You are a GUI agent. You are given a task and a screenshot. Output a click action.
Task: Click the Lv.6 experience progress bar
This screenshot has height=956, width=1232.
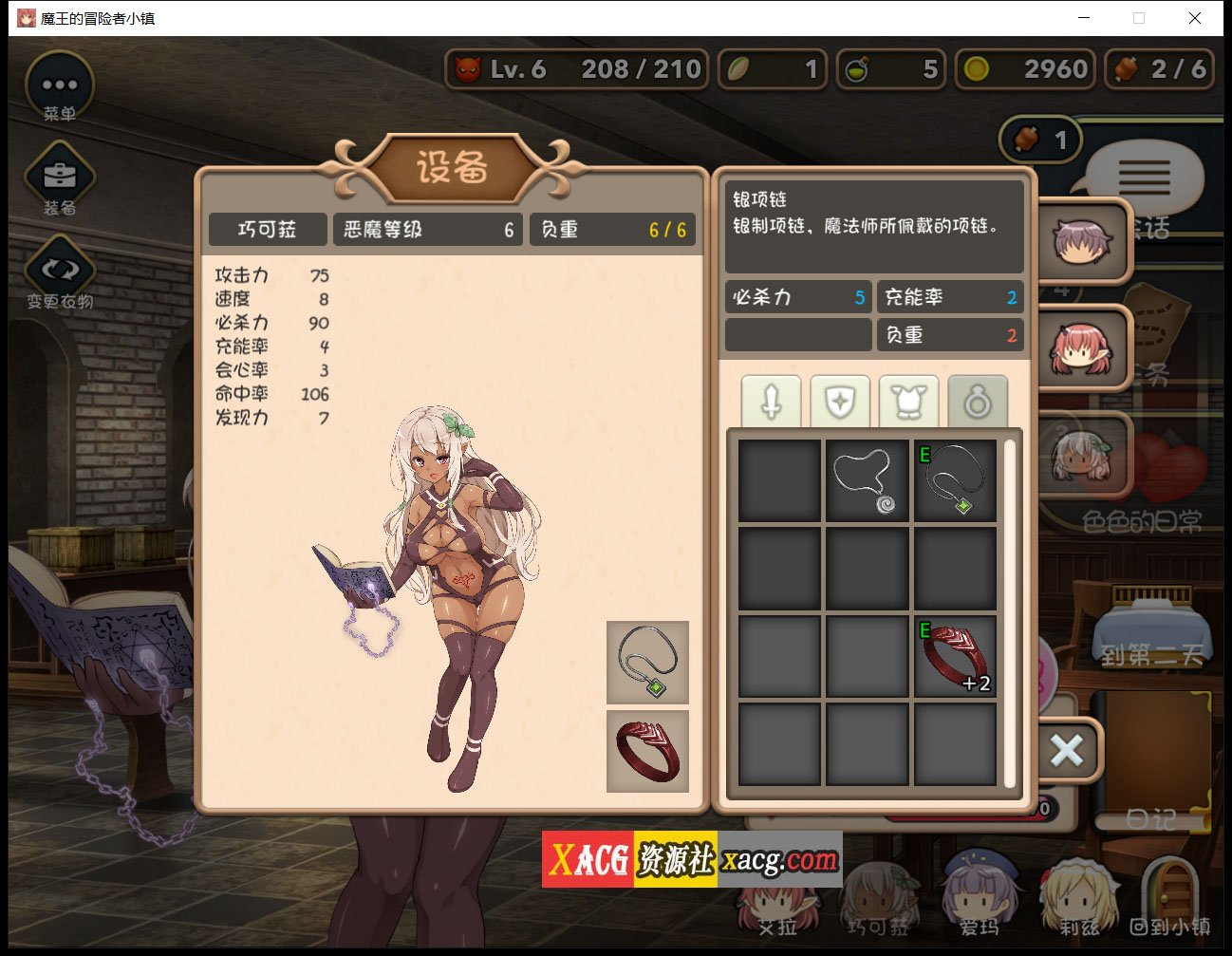click(576, 68)
